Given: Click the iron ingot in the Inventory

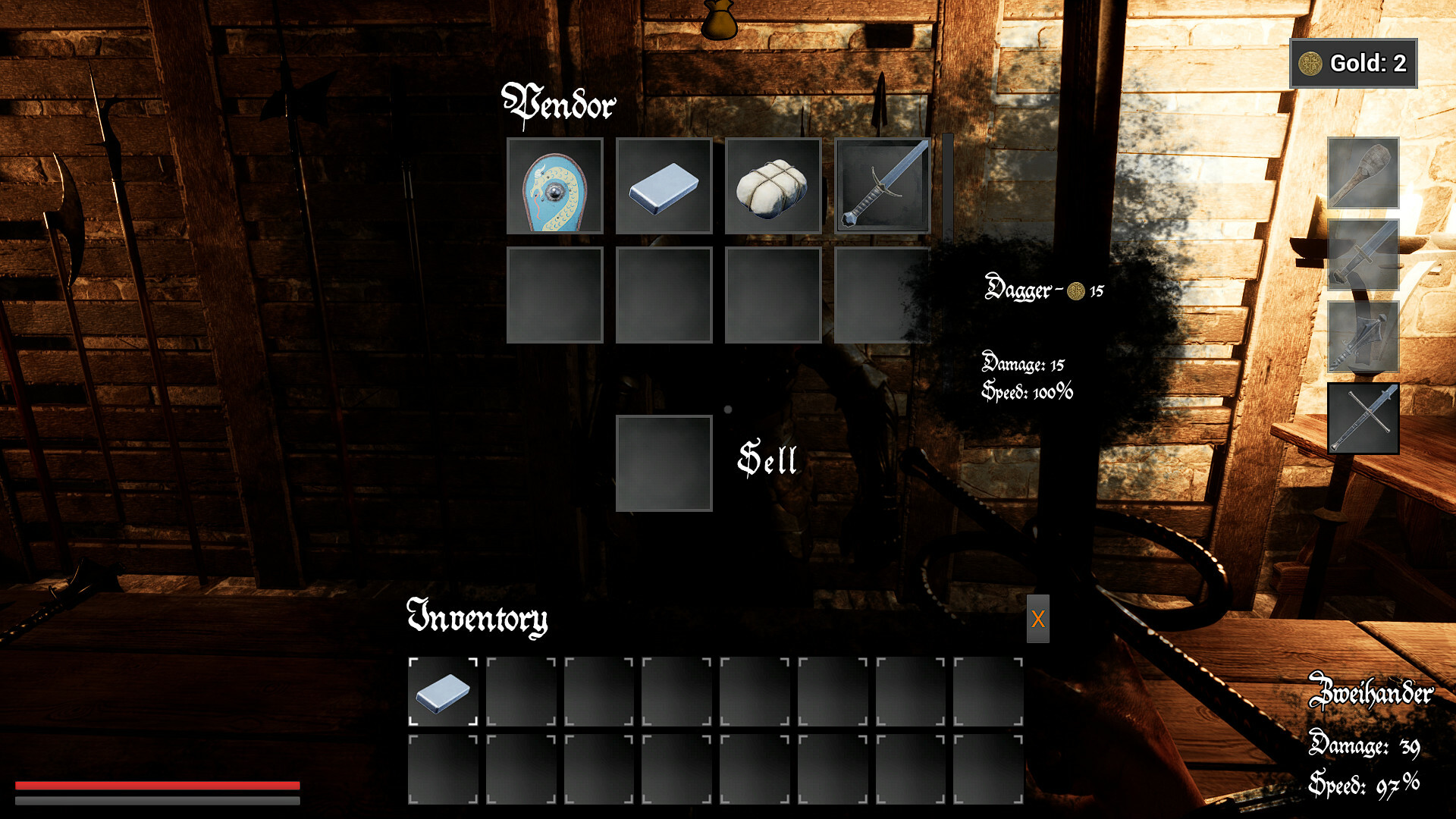Looking at the screenshot, I should pyautogui.click(x=442, y=692).
